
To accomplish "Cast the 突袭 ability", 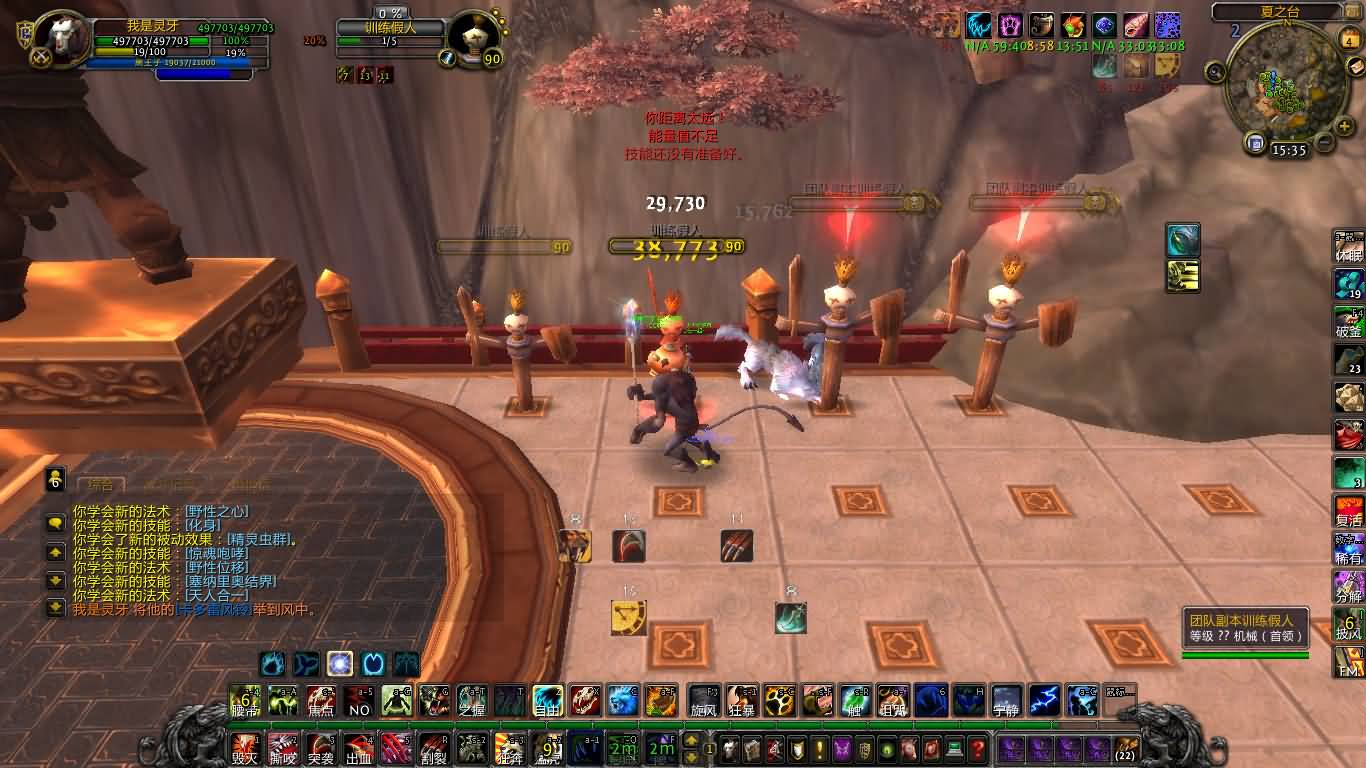I will point(320,747).
